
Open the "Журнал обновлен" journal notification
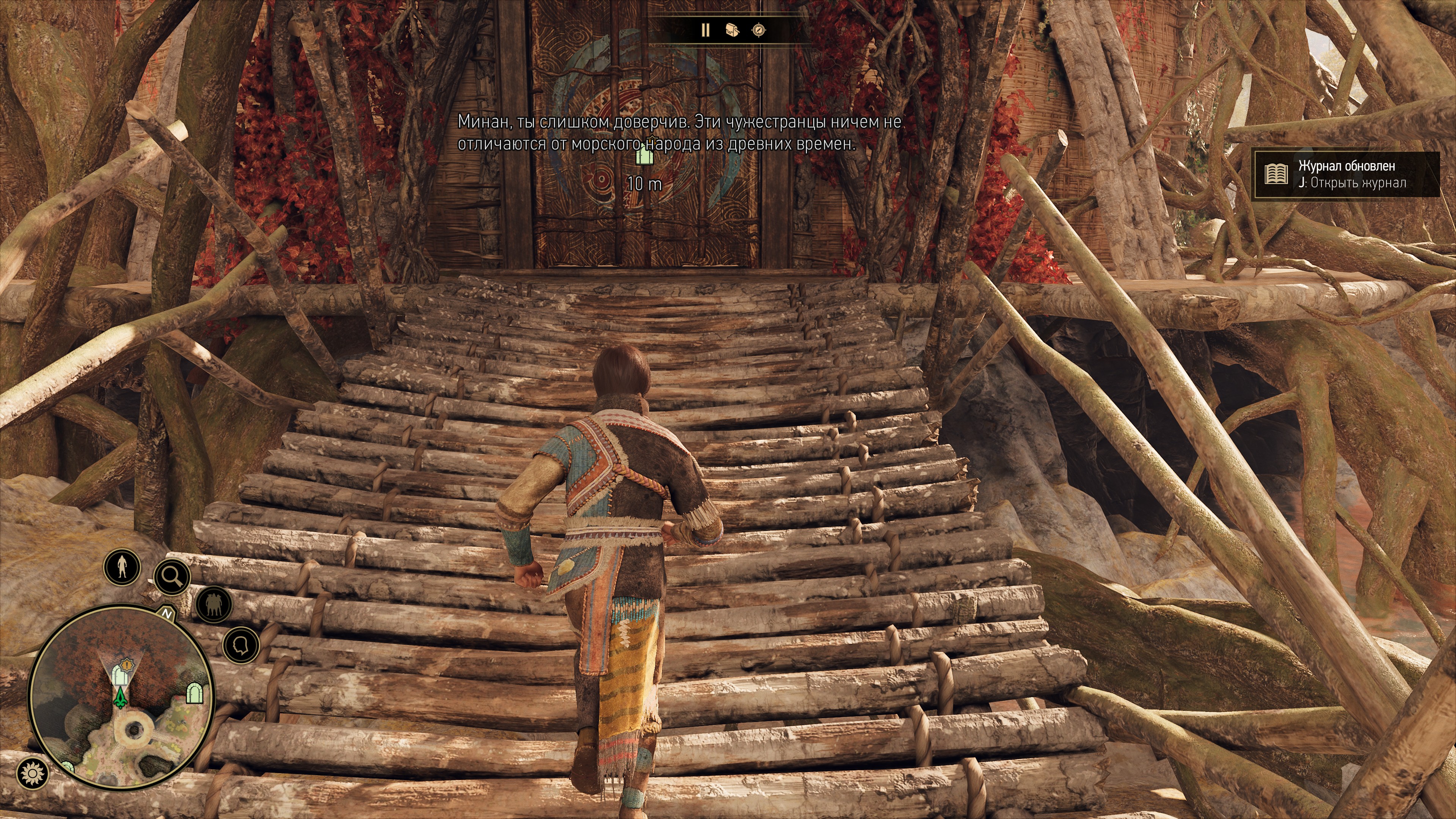click(1346, 174)
